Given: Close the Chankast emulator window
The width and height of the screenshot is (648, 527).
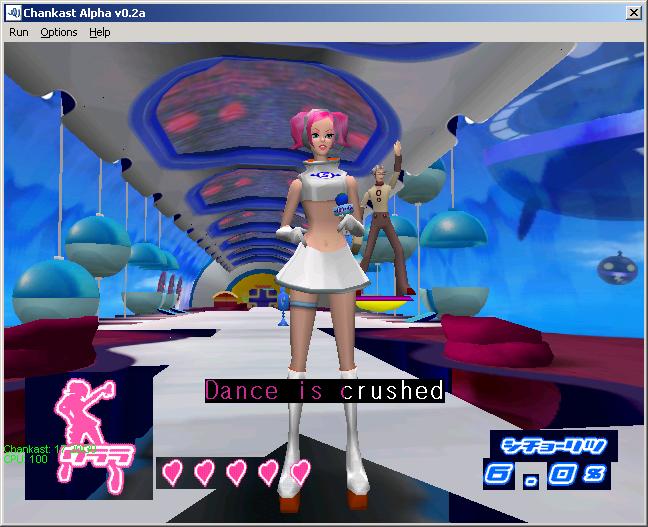Looking at the screenshot, I should 633,12.
